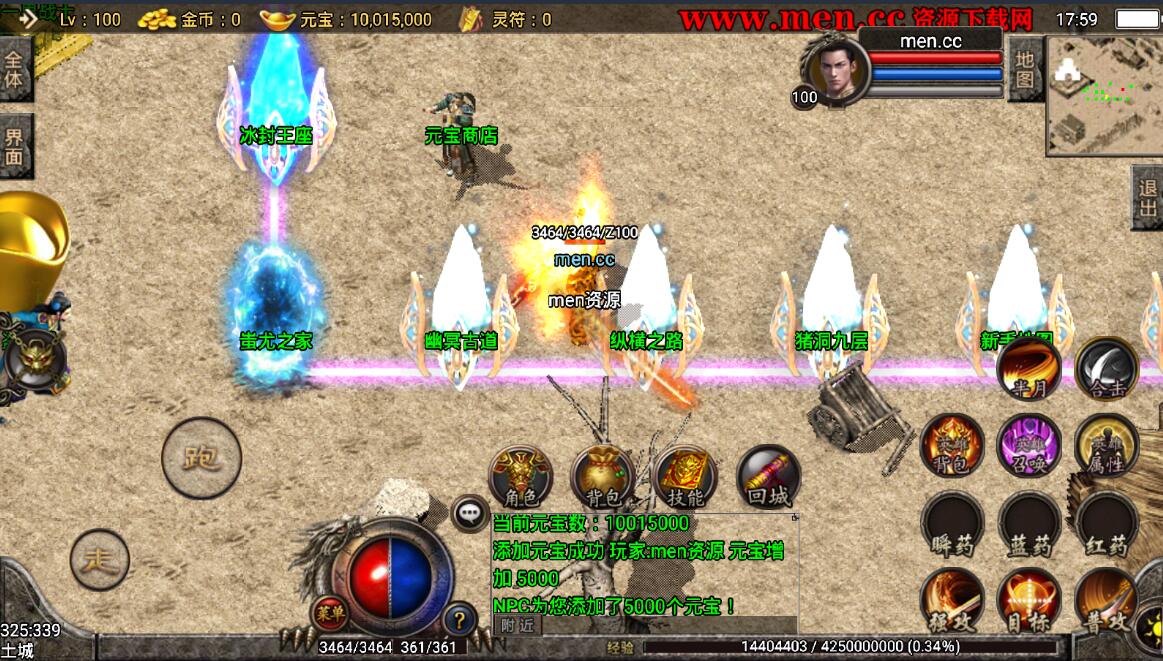Open the 英雄背包 hero bag
1163x661 pixels.
pyautogui.click(x=951, y=445)
